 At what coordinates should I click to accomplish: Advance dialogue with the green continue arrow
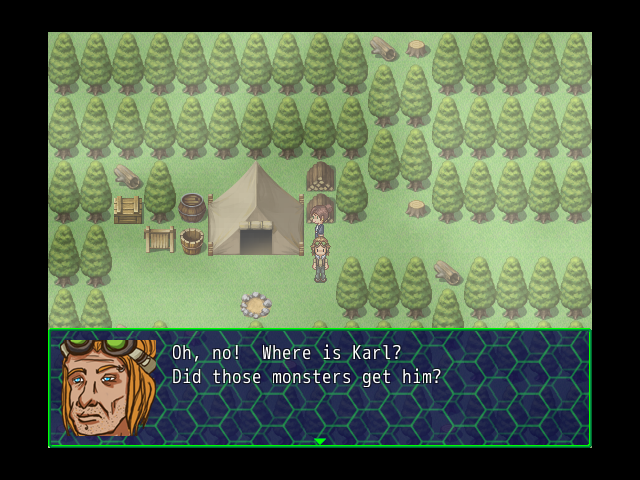[x=320, y=441]
